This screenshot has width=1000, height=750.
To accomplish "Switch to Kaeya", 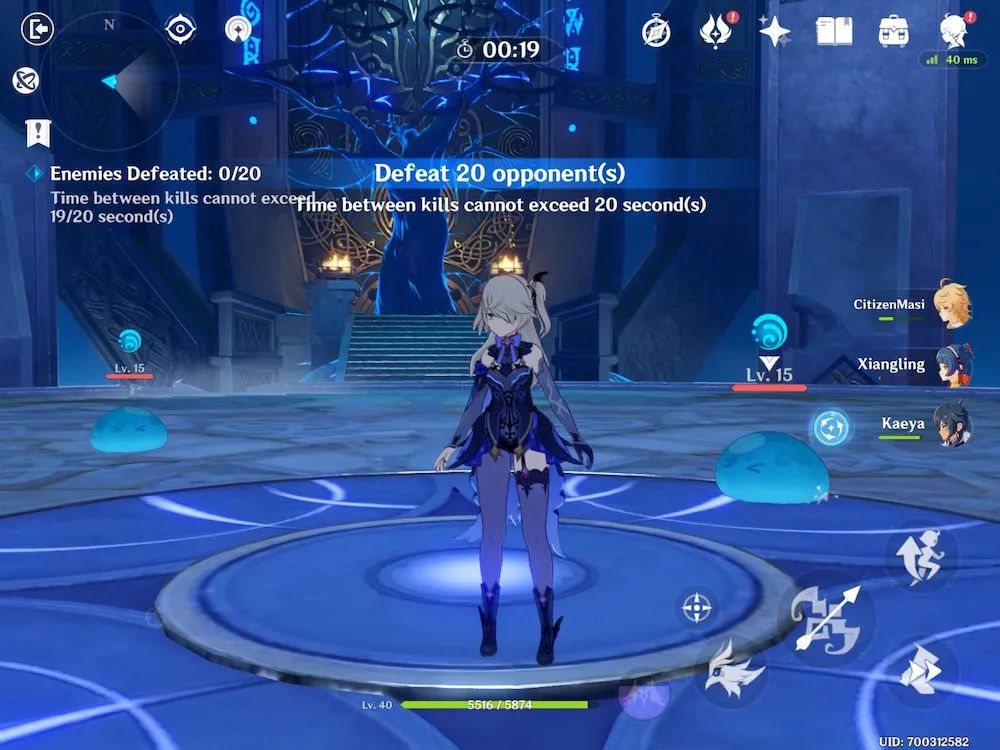I will point(950,424).
